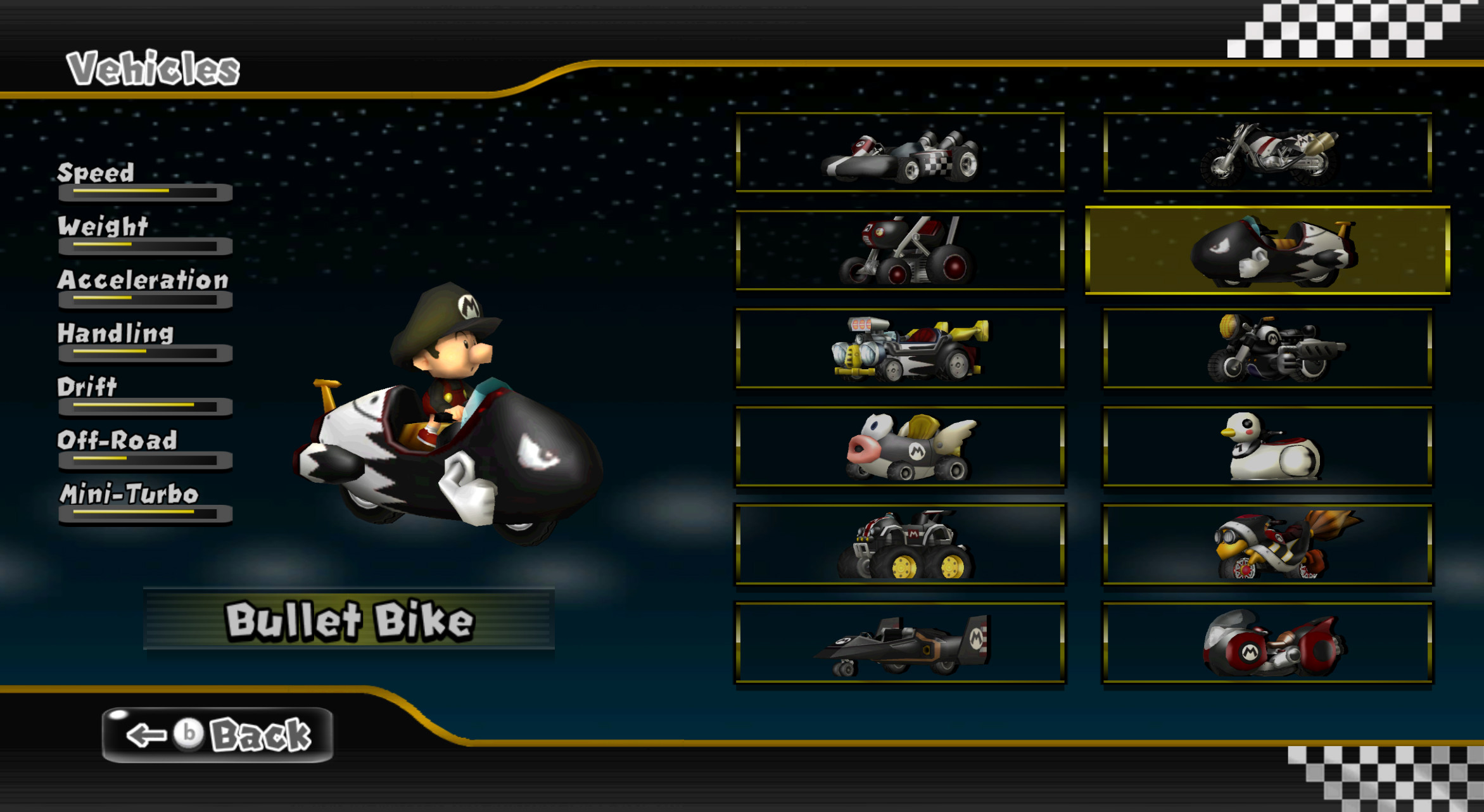This screenshot has height=812, width=1484.
Task: Choose the Standard Kart S
Action: point(899,155)
